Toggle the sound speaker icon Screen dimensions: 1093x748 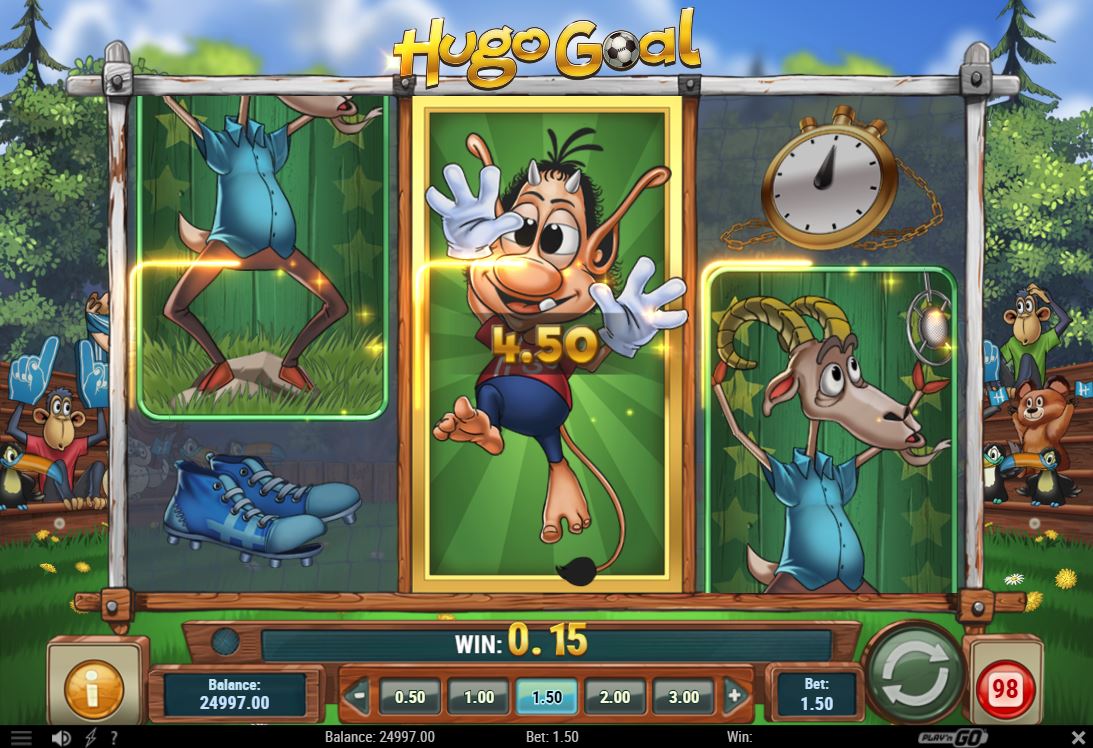point(61,738)
